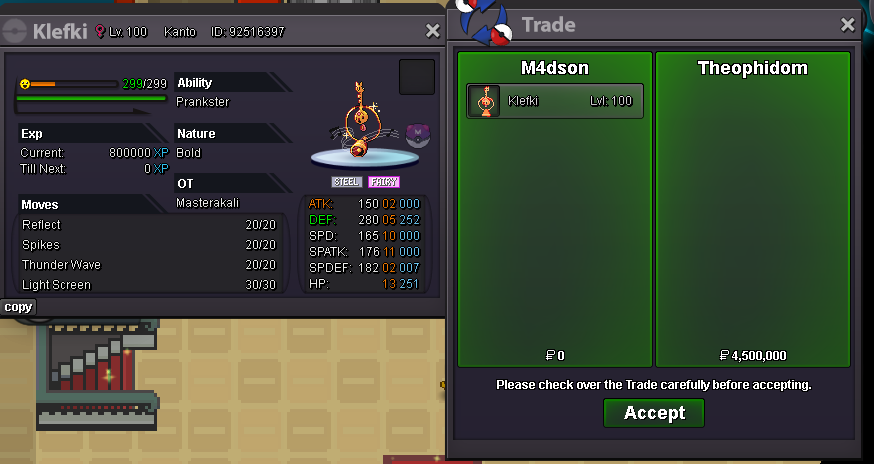Click the Master Ball icon beside Klefki
The width and height of the screenshot is (874, 464).
[417, 133]
